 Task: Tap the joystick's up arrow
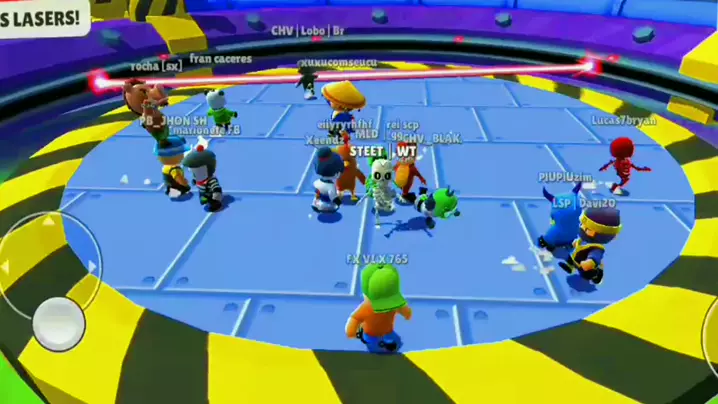tap(48, 221)
